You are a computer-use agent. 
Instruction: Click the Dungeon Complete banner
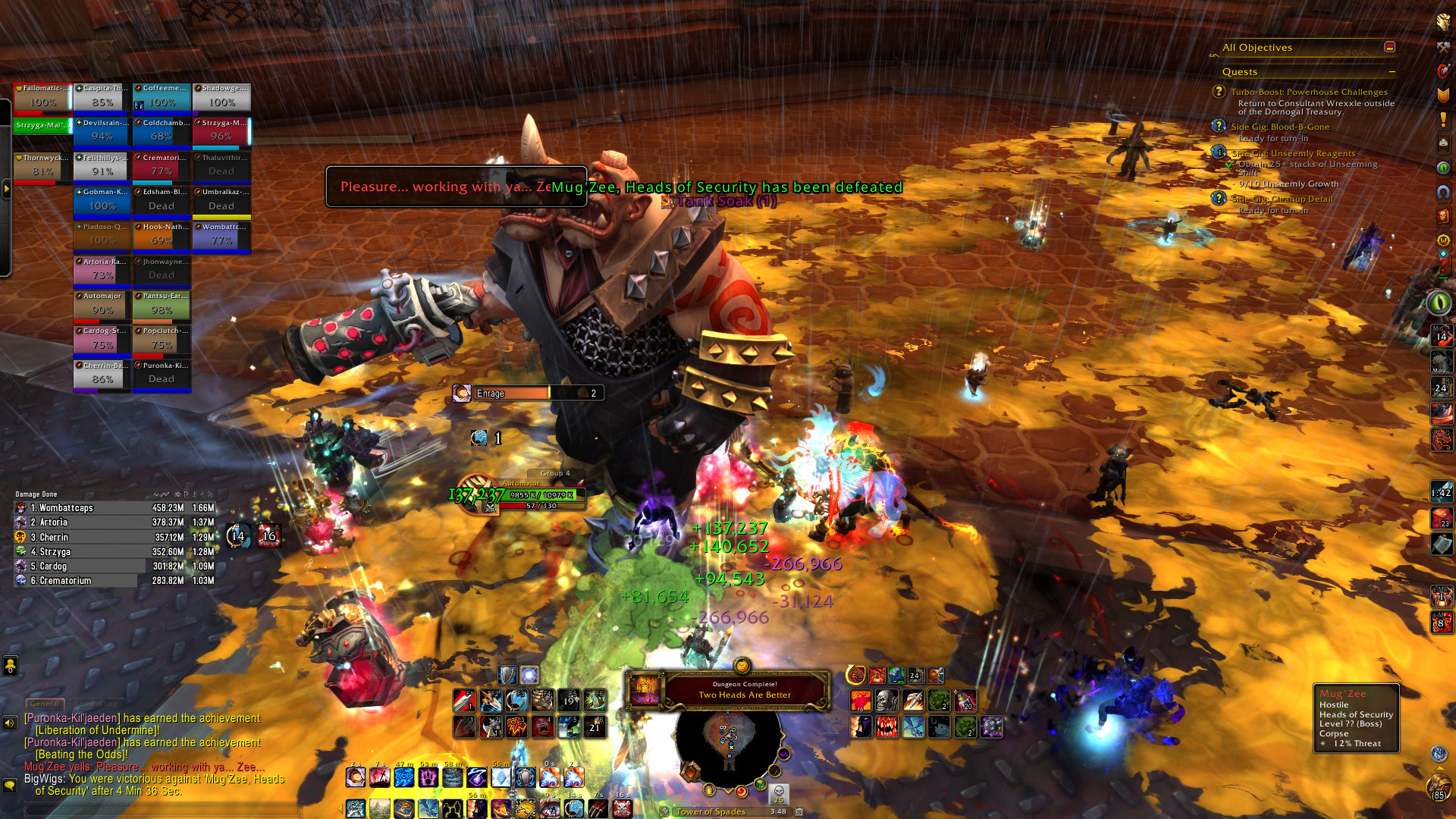744,689
